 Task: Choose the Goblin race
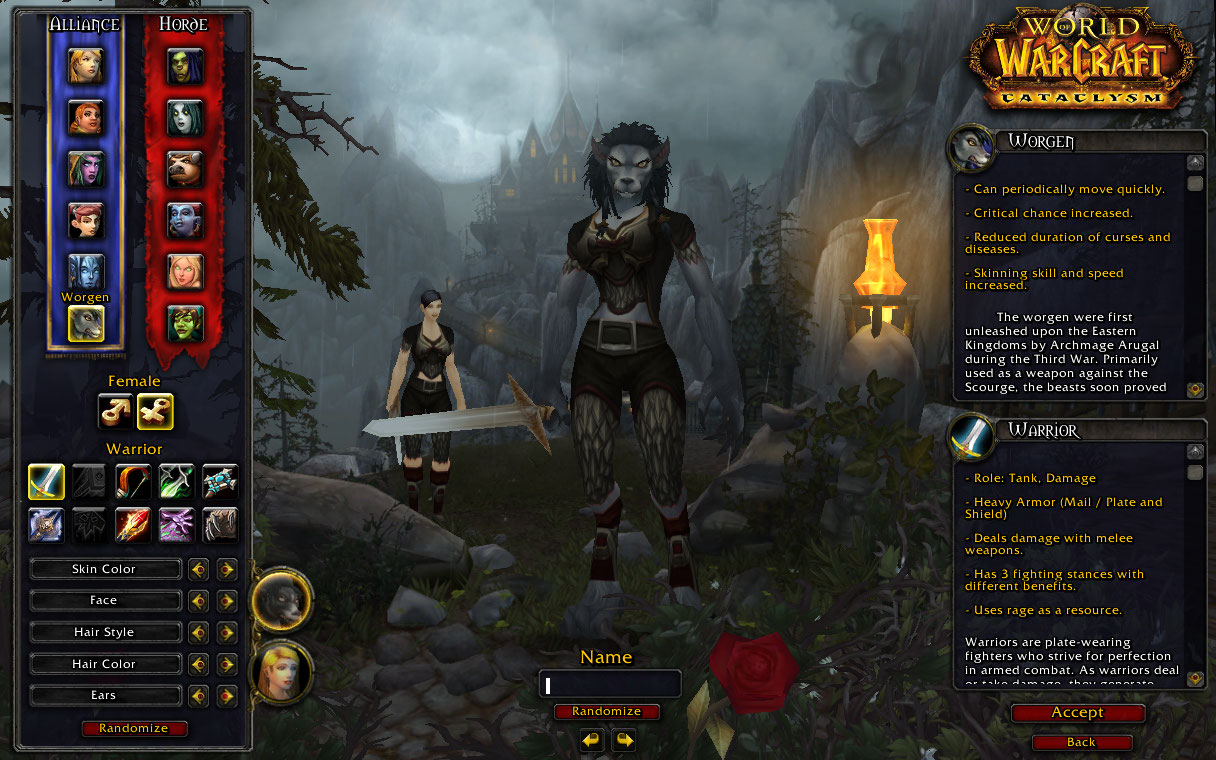click(x=185, y=322)
